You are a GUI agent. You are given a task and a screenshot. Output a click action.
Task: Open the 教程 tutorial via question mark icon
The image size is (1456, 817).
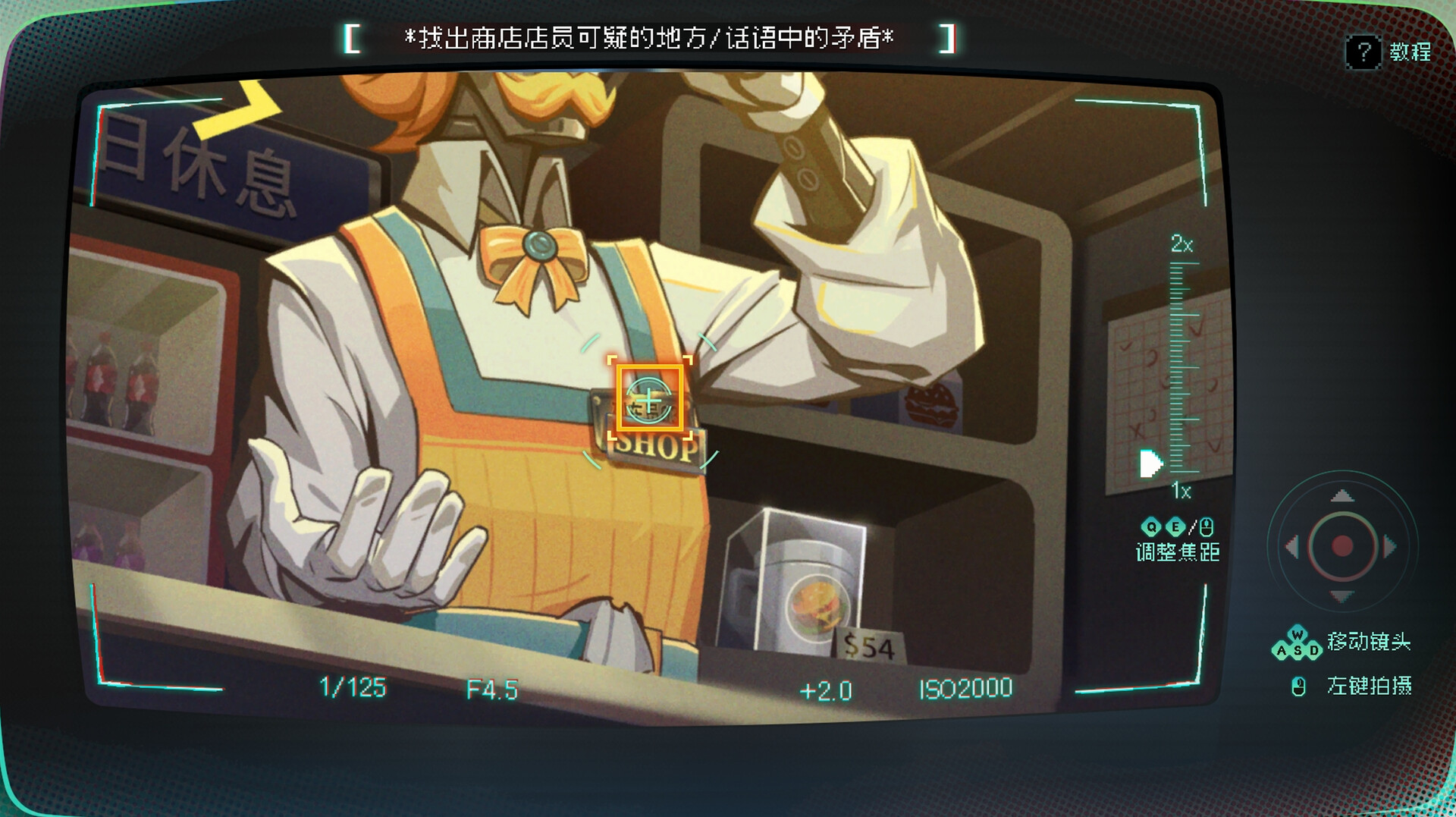point(1363,51)
